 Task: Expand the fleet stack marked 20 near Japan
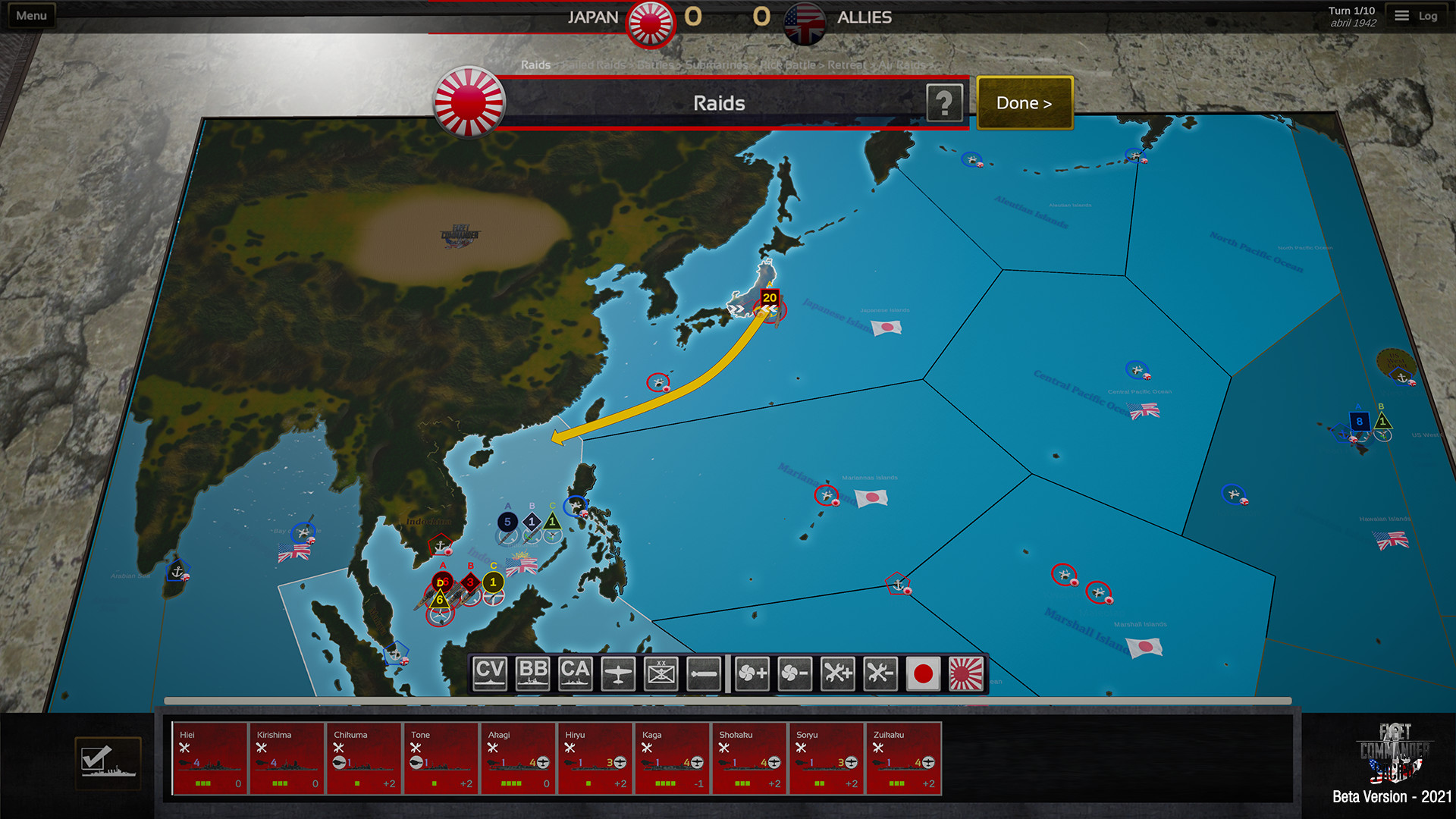coord(769,299)
